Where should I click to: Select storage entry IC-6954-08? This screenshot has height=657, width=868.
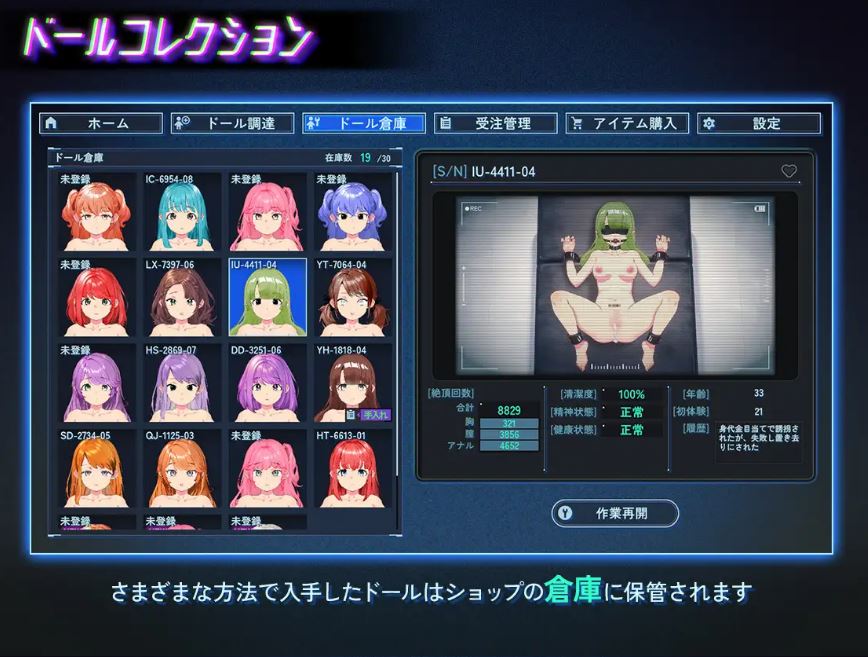(182, 212)
